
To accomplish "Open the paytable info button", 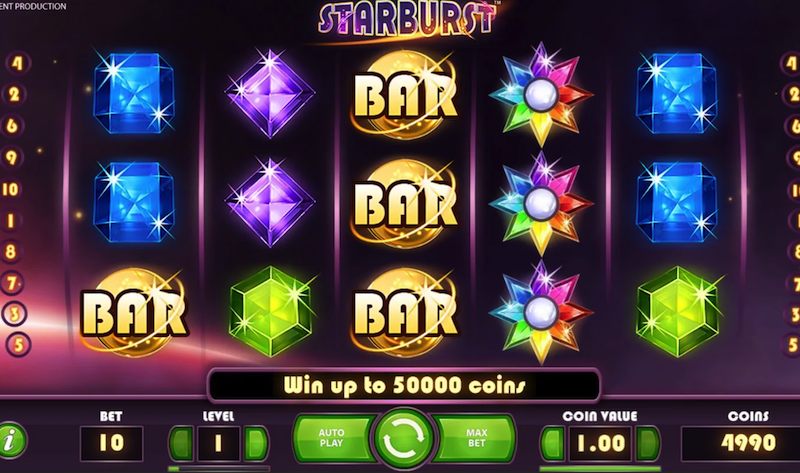I will (x=13, y=440).
